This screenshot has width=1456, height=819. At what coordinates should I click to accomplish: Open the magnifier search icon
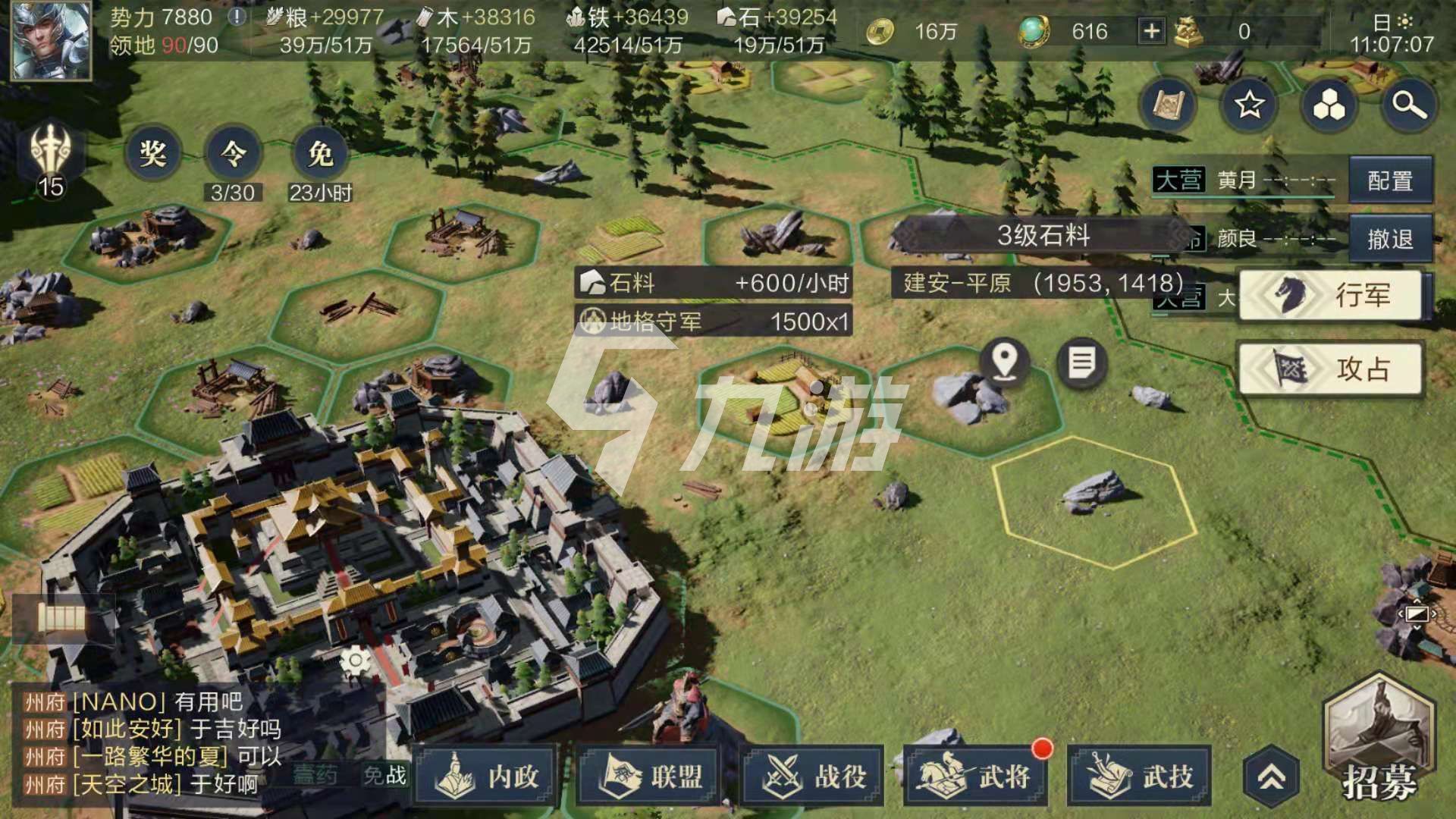point(1408,105)
